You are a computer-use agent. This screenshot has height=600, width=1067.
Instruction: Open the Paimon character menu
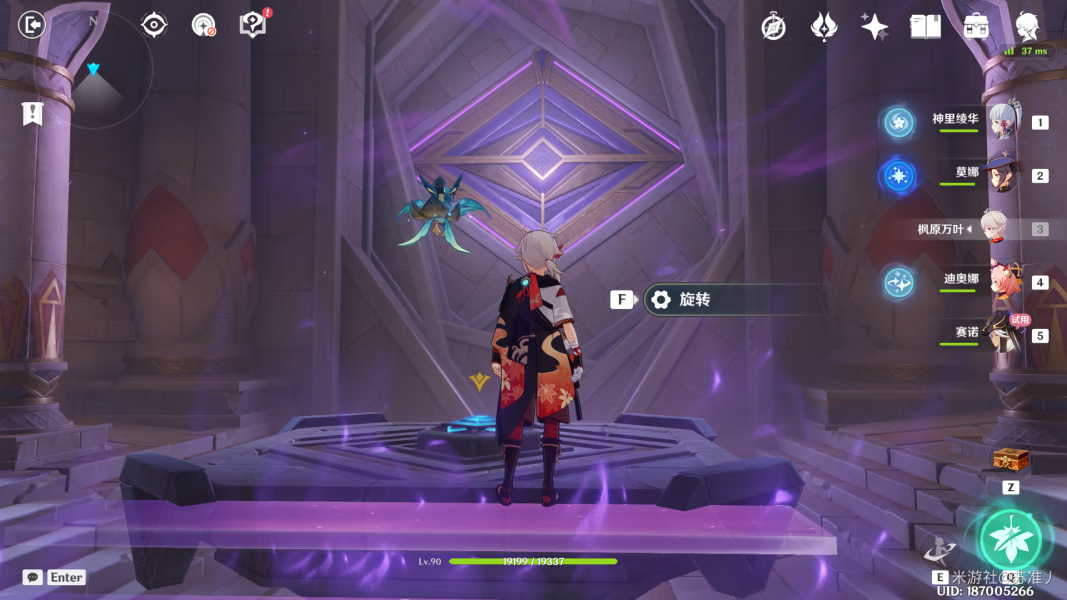coord(1027,27)
